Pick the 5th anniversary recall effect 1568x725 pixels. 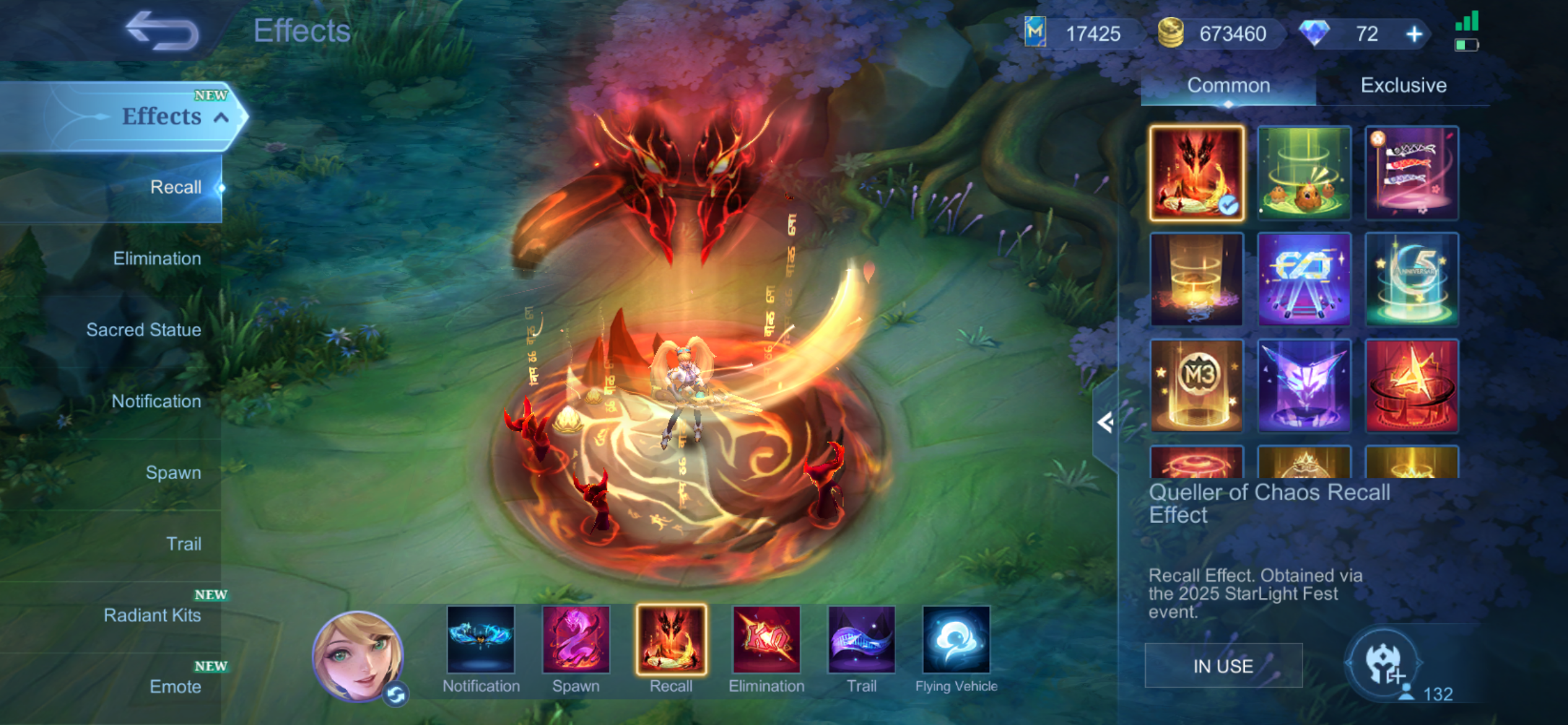[1411, 279]
